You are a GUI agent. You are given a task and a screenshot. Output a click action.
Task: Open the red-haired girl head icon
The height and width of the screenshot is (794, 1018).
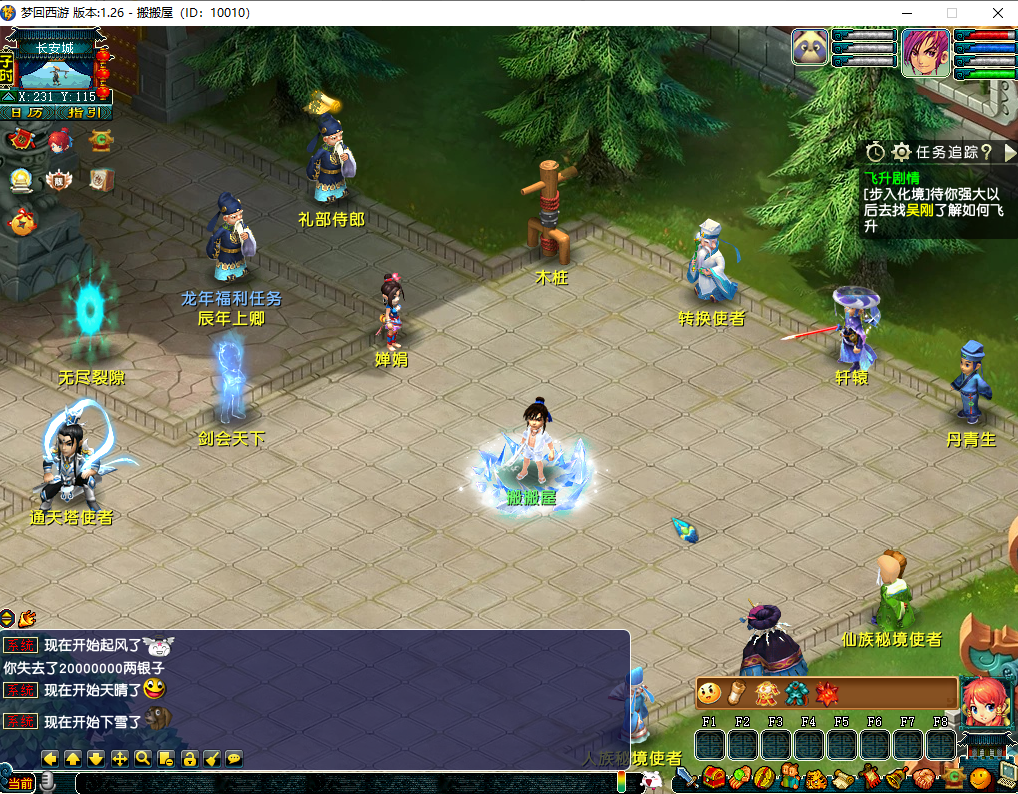tap(59, 141)
